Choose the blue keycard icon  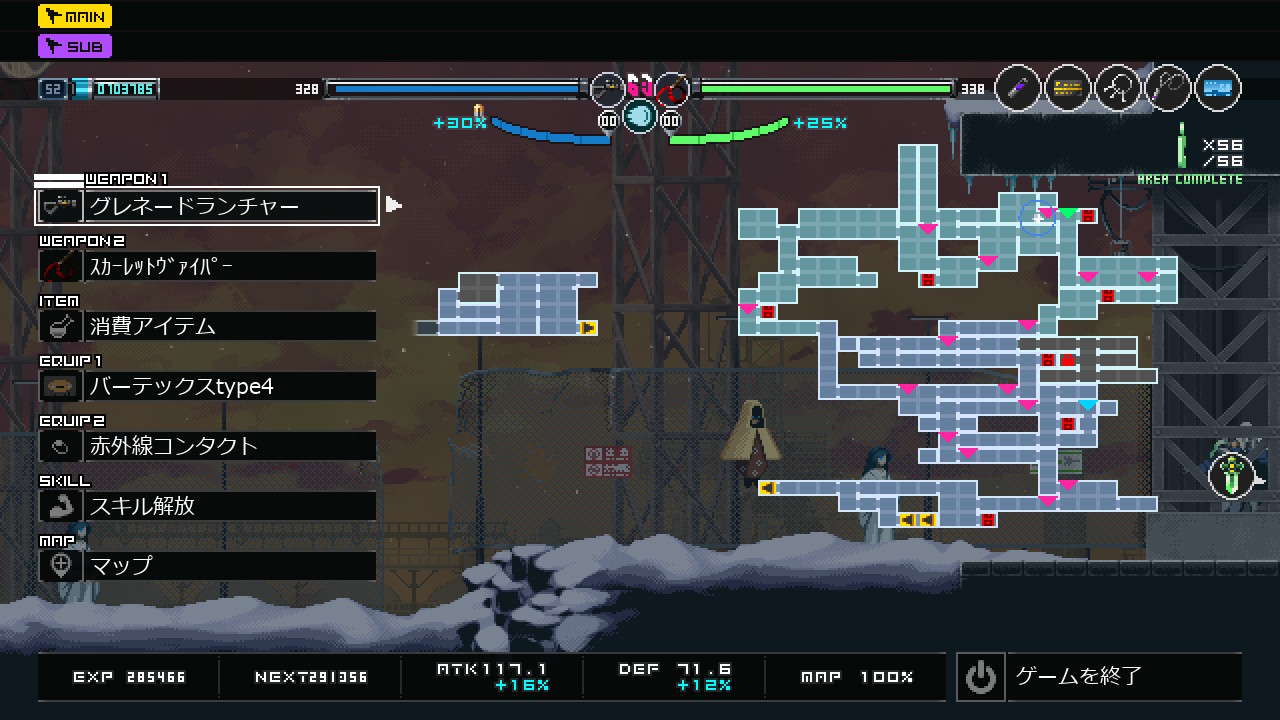point(1217,89)
